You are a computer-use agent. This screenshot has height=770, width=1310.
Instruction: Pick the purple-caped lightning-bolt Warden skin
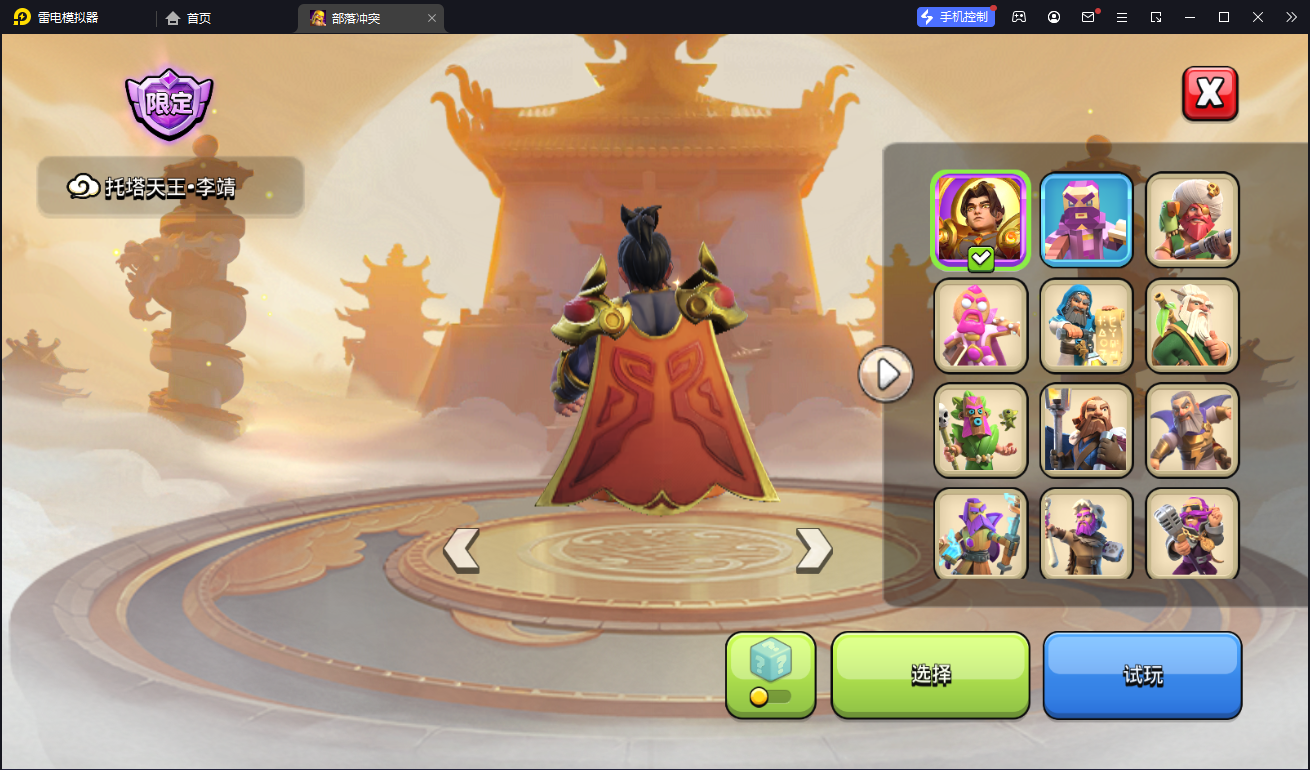[1192, 430]
